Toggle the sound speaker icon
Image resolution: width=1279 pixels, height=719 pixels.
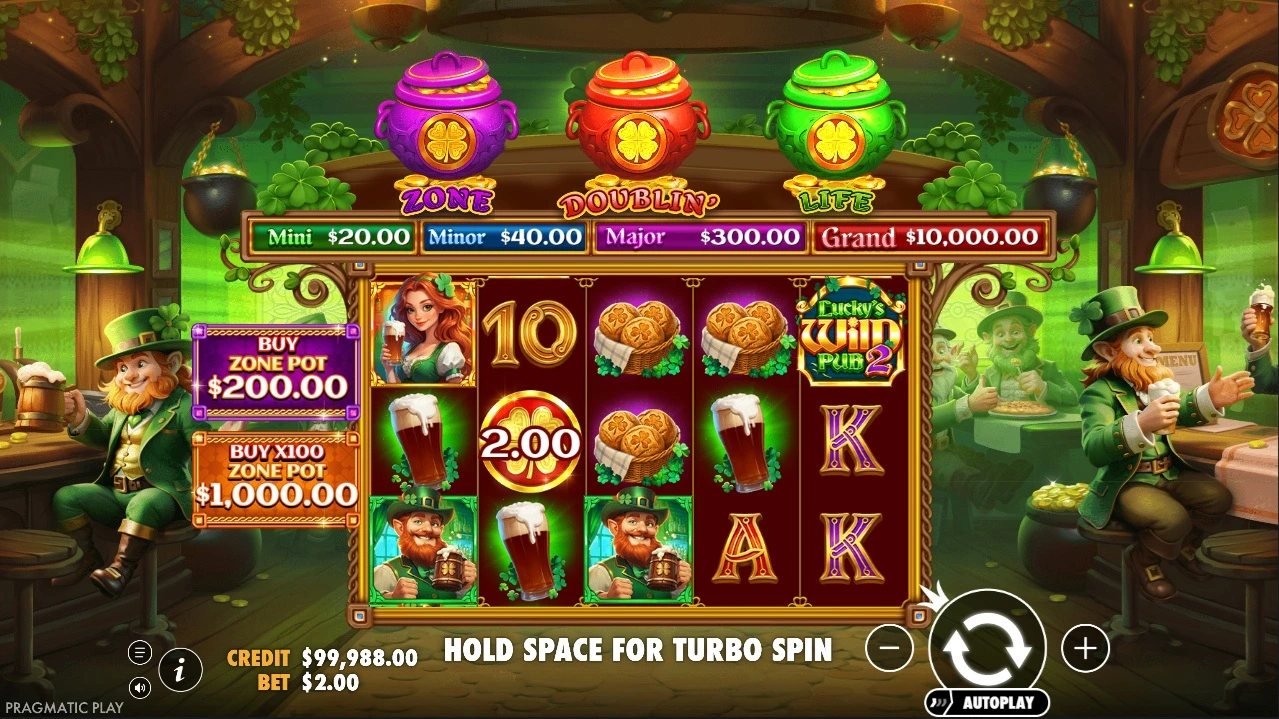[x=140, y=687]
